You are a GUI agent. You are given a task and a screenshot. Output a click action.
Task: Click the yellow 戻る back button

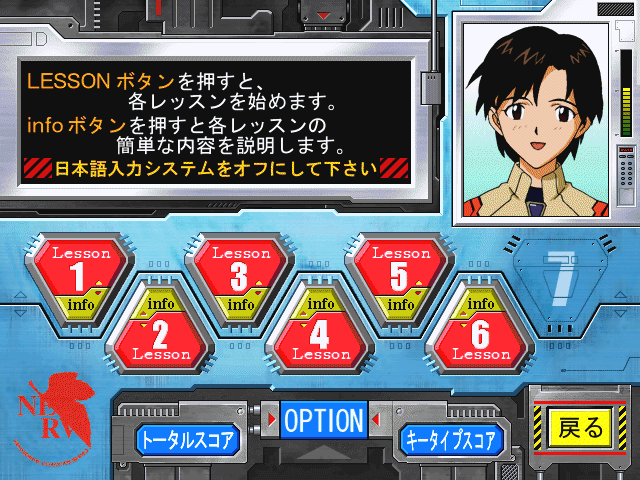[581, 429]
